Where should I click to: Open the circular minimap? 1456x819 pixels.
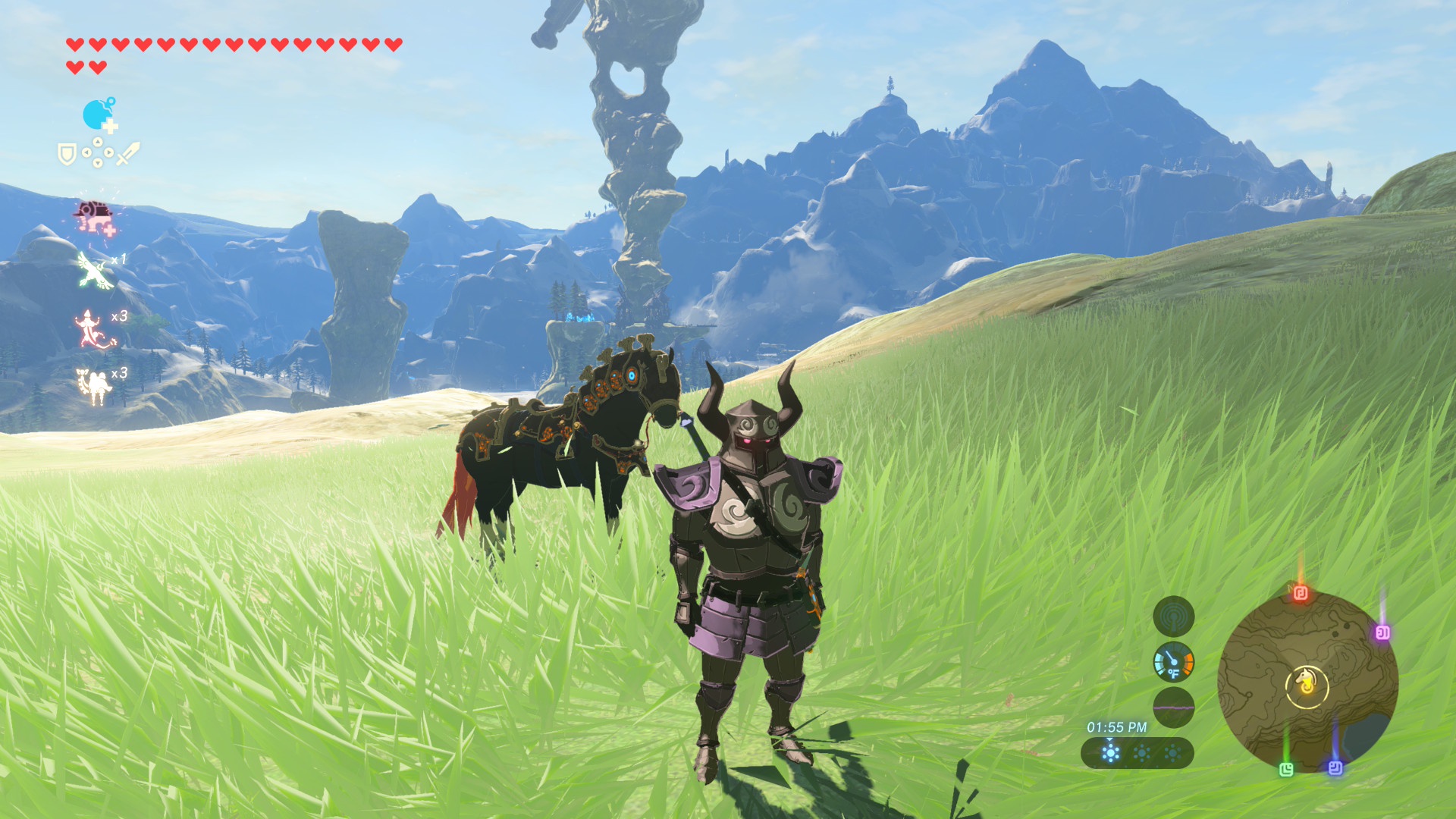click(x=1307, y=681)
